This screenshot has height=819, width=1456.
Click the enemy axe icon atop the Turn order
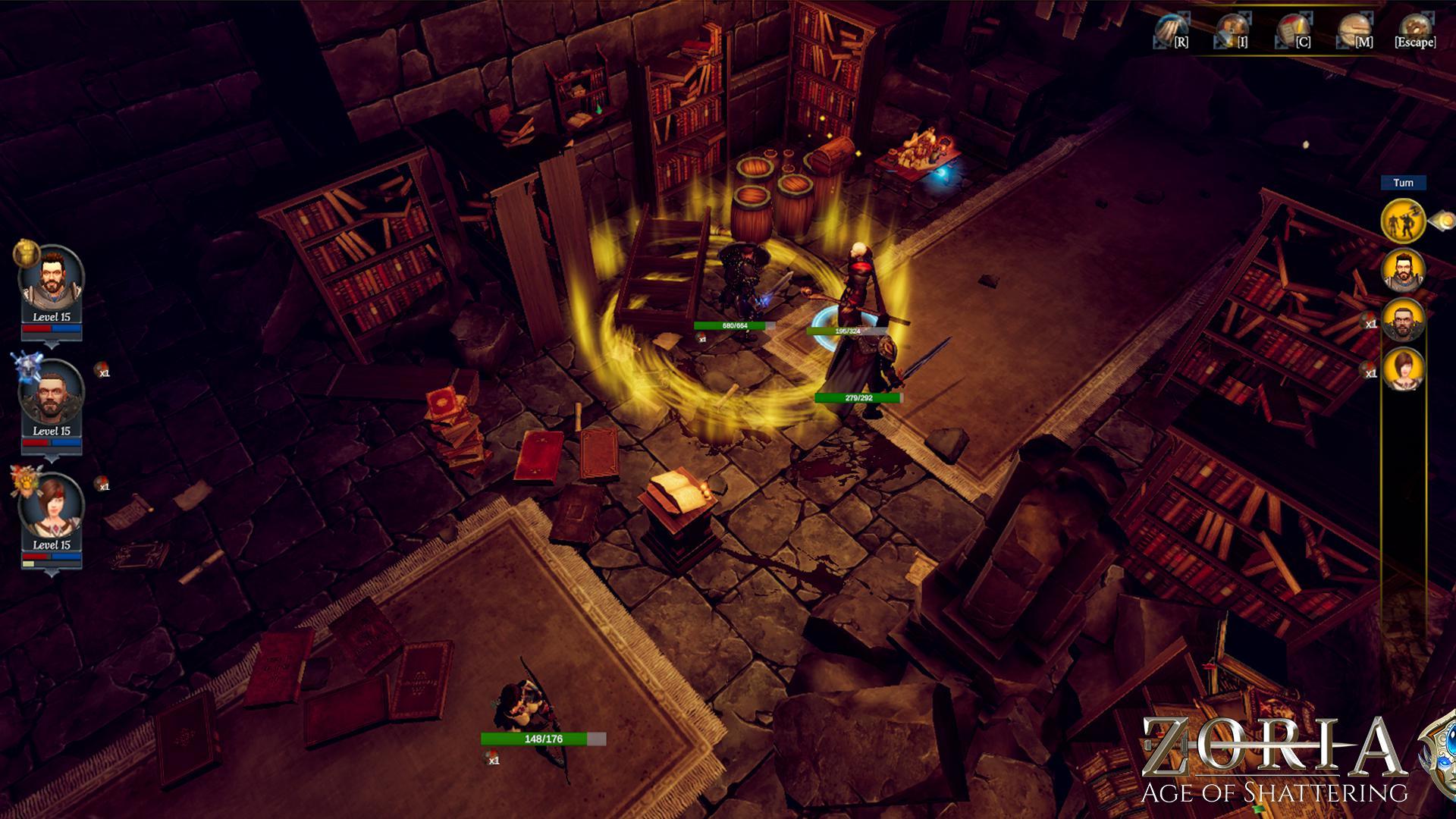(x=1403, y=221)
